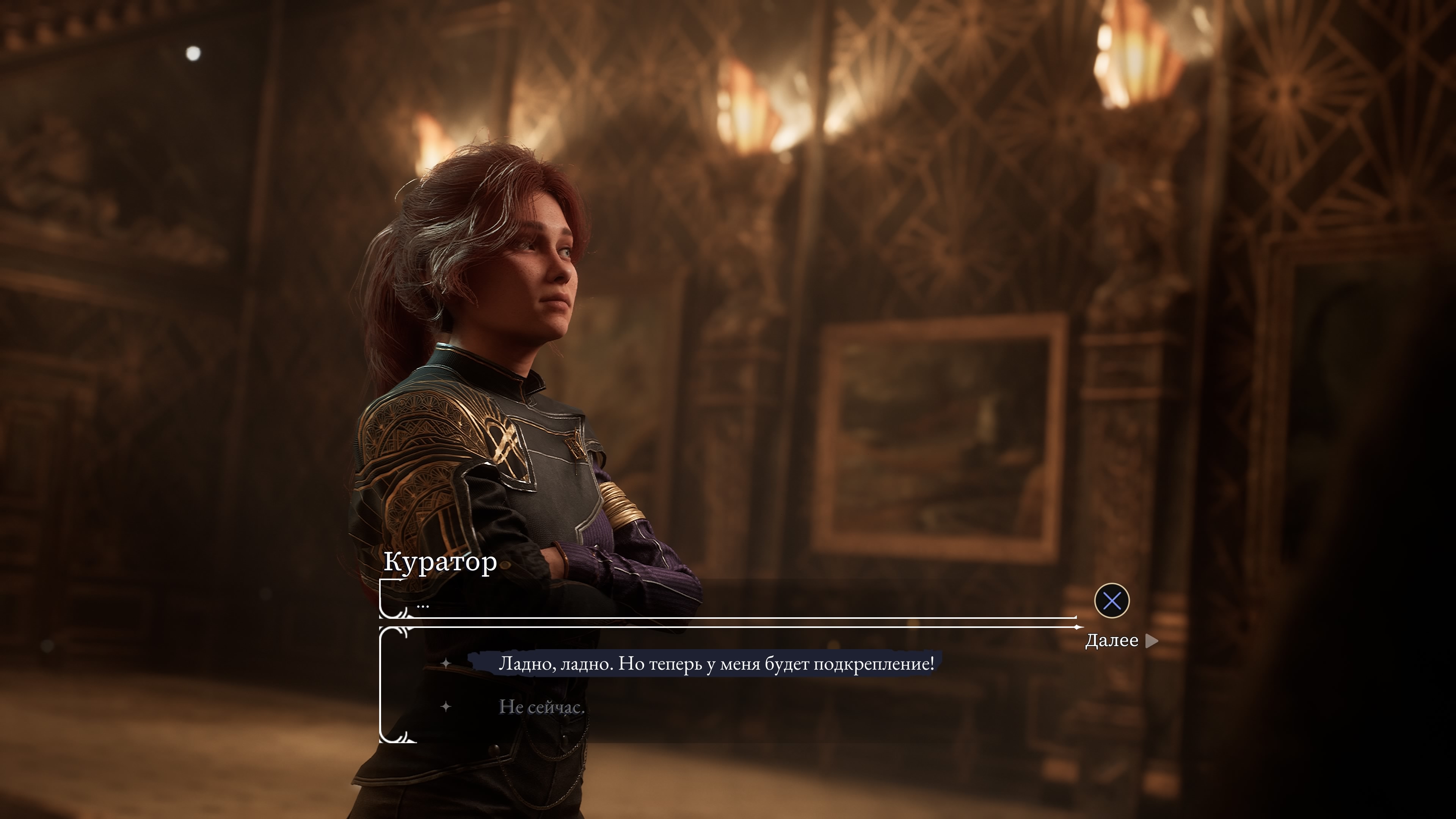
Task: Choose the reply "Ладно, ладно. Но теперь у меня будет подкрепление!"
Action: [x=715, y=664]
